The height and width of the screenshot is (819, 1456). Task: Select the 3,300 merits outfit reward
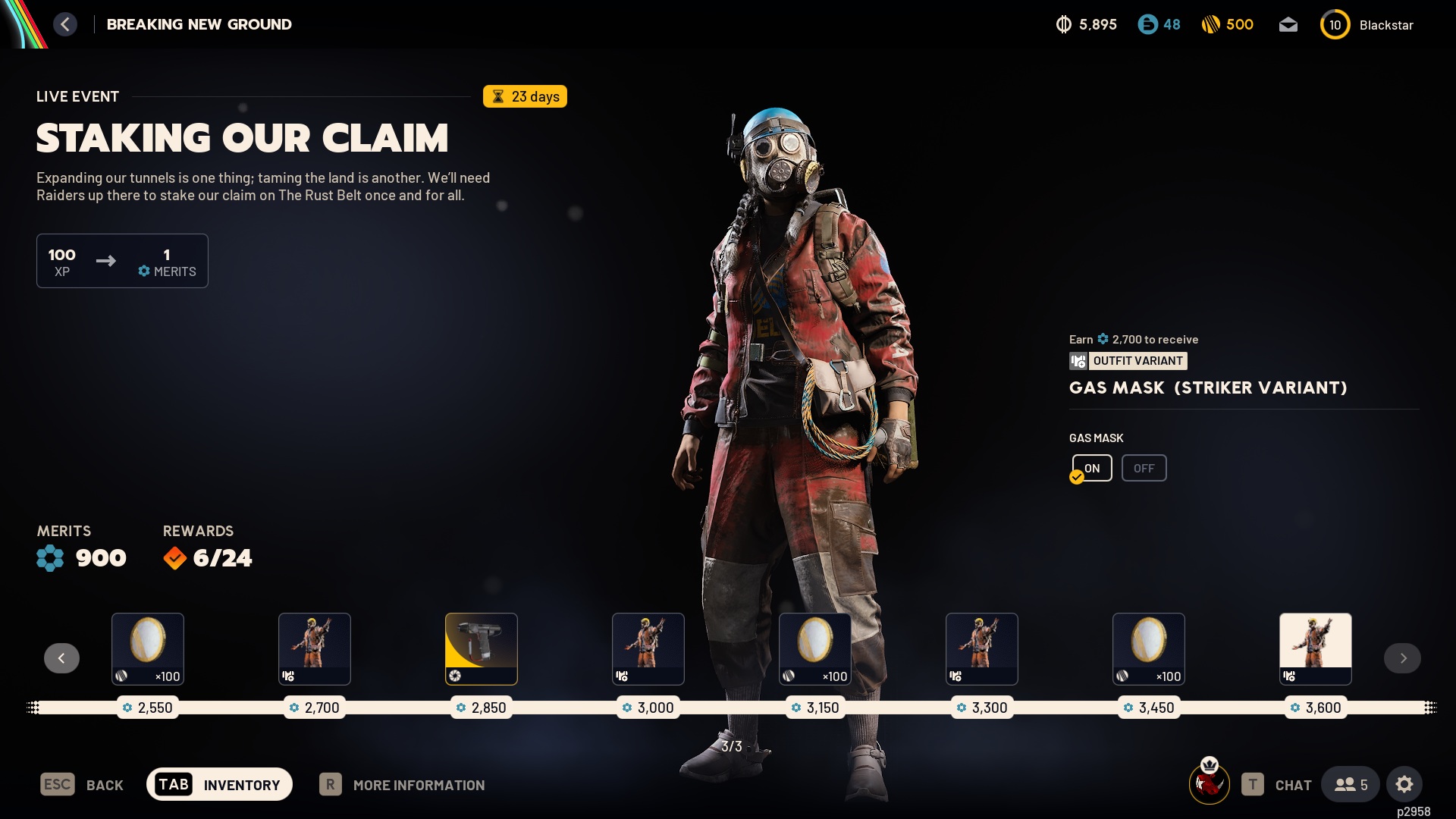[982, 648]
